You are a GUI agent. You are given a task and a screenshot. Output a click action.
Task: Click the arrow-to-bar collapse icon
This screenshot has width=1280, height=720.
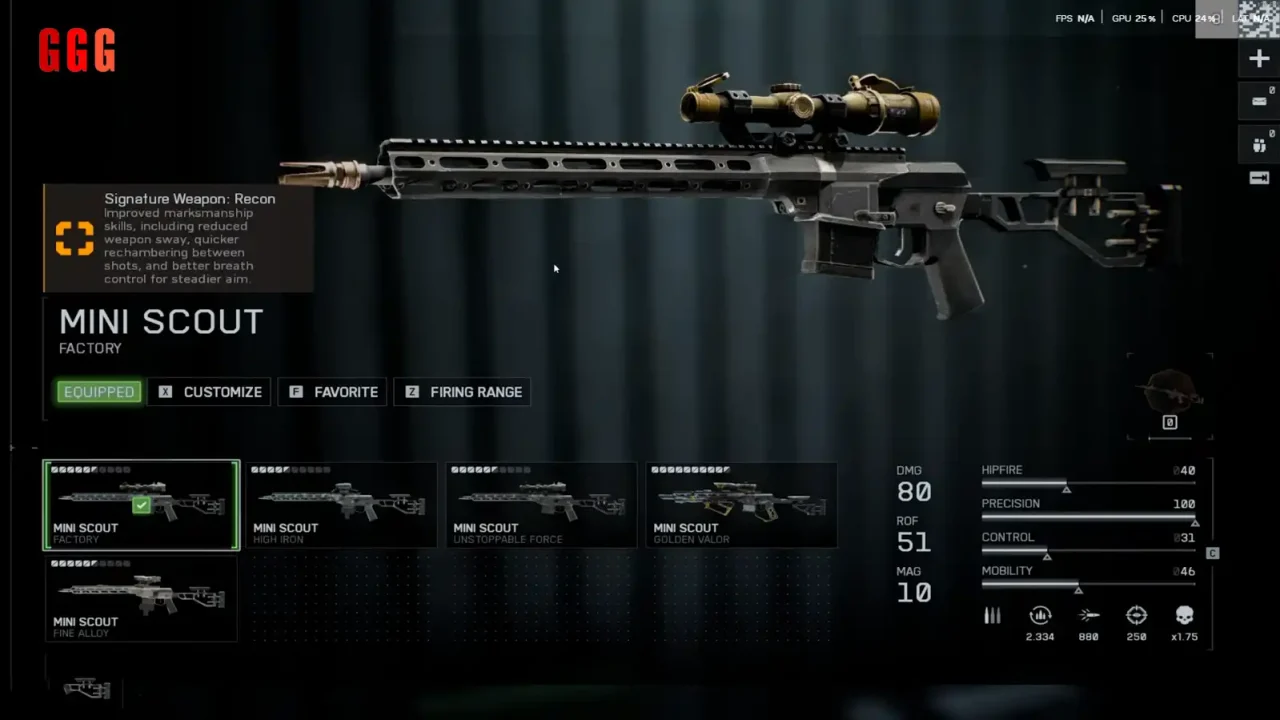pyautogui.click(x=1259, y=178)
